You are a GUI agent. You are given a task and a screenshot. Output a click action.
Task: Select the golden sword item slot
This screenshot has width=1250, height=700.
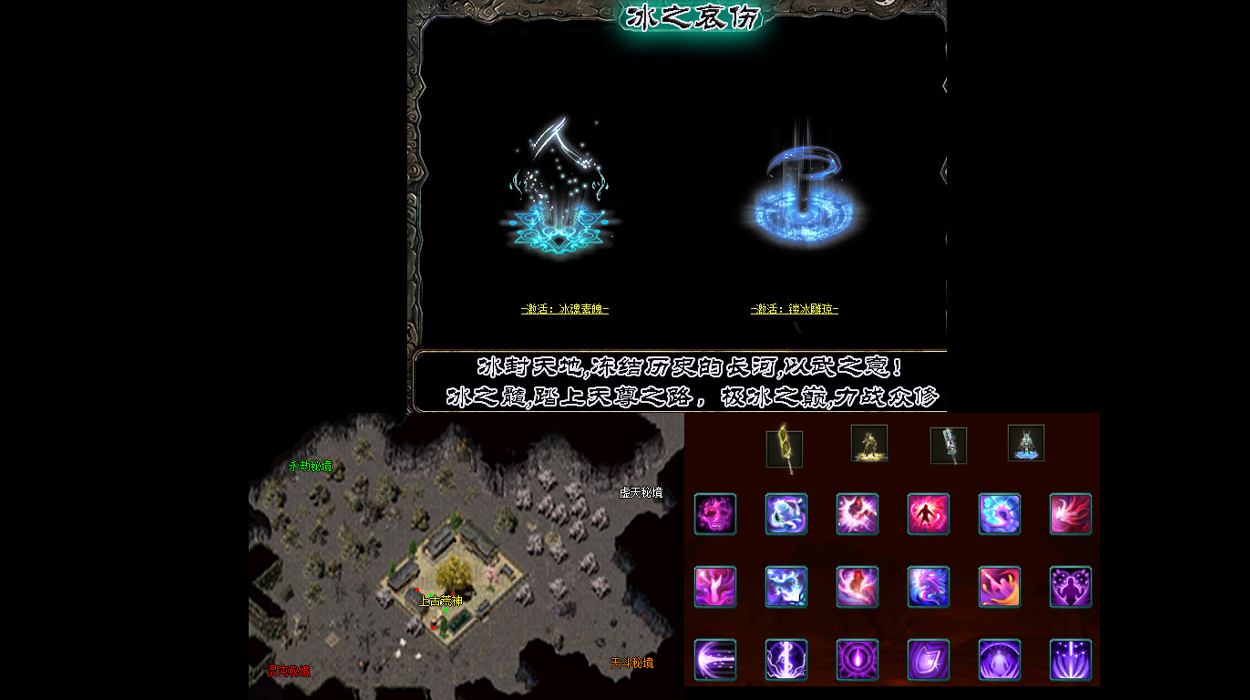click(784, 449)
